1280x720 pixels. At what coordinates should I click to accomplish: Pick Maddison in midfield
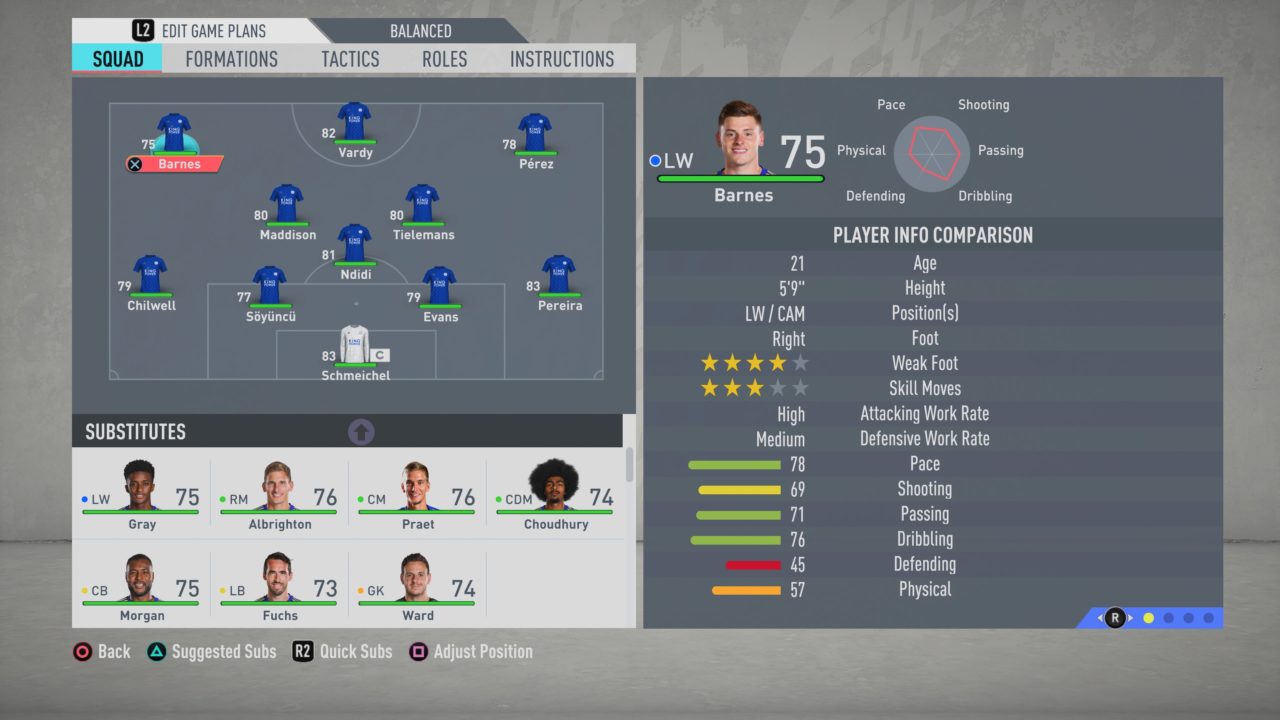tap(286, 206)
